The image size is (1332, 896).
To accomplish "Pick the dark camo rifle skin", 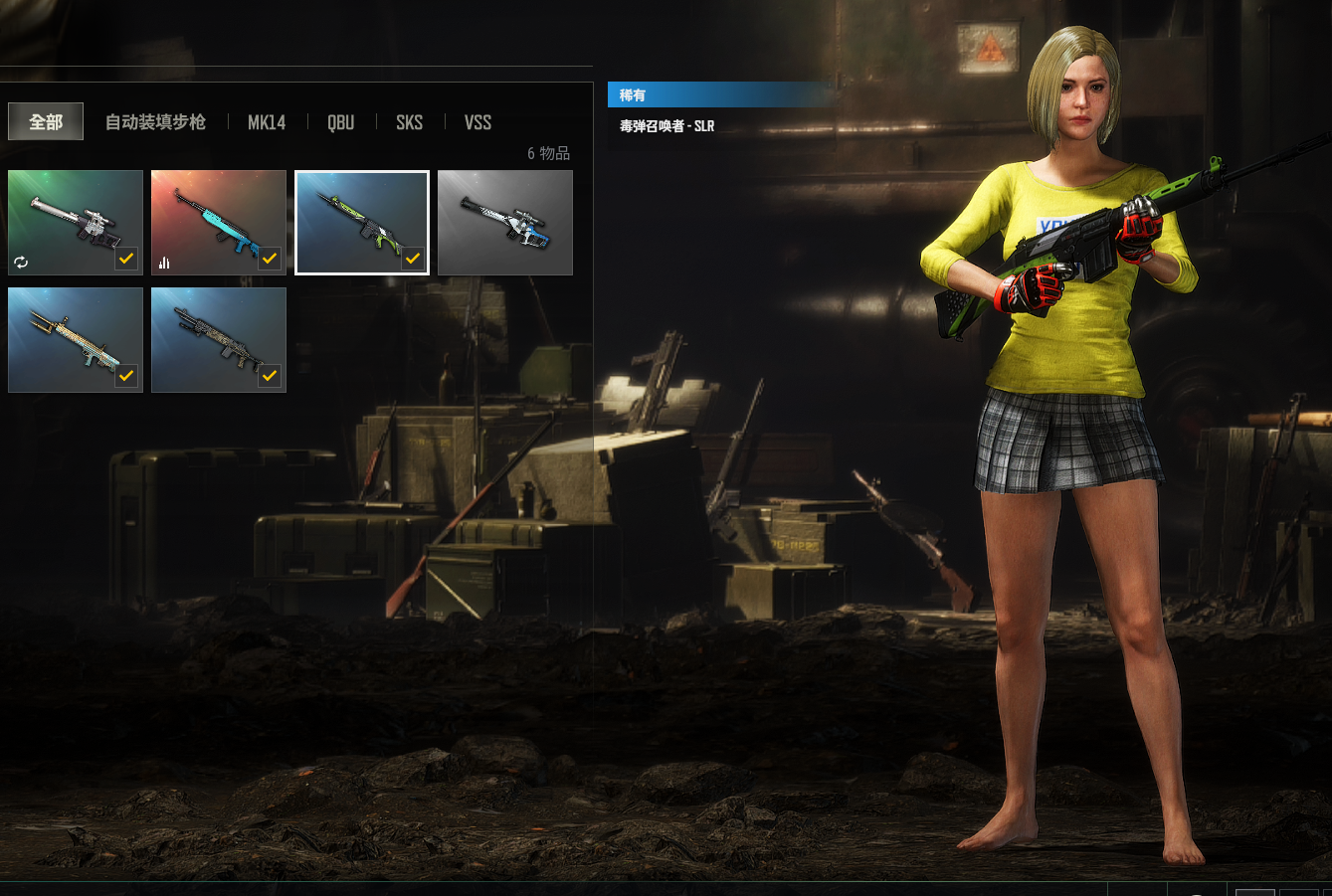I will (x=219, y=340).
